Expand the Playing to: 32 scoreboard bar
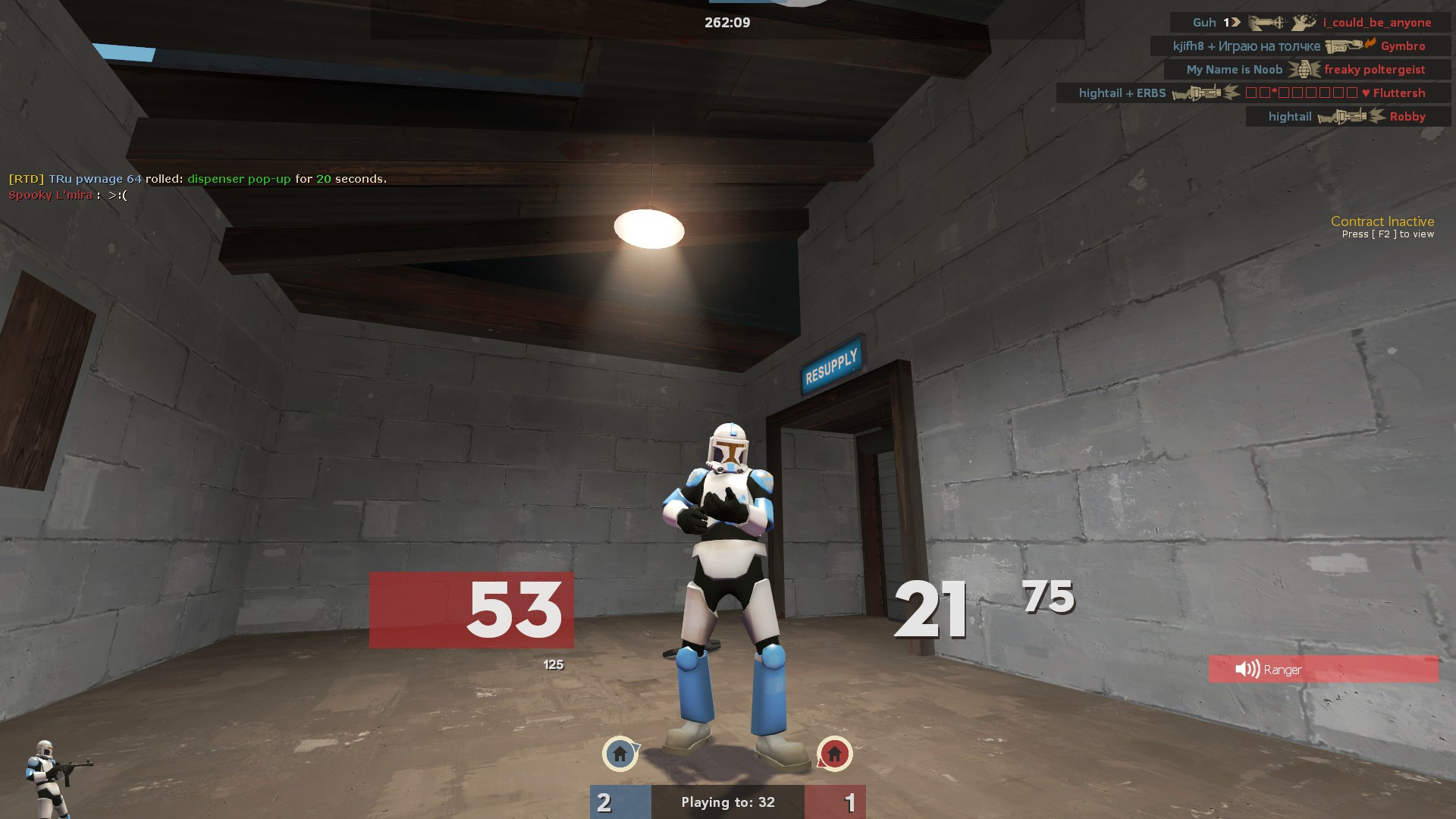 point(727,802)
